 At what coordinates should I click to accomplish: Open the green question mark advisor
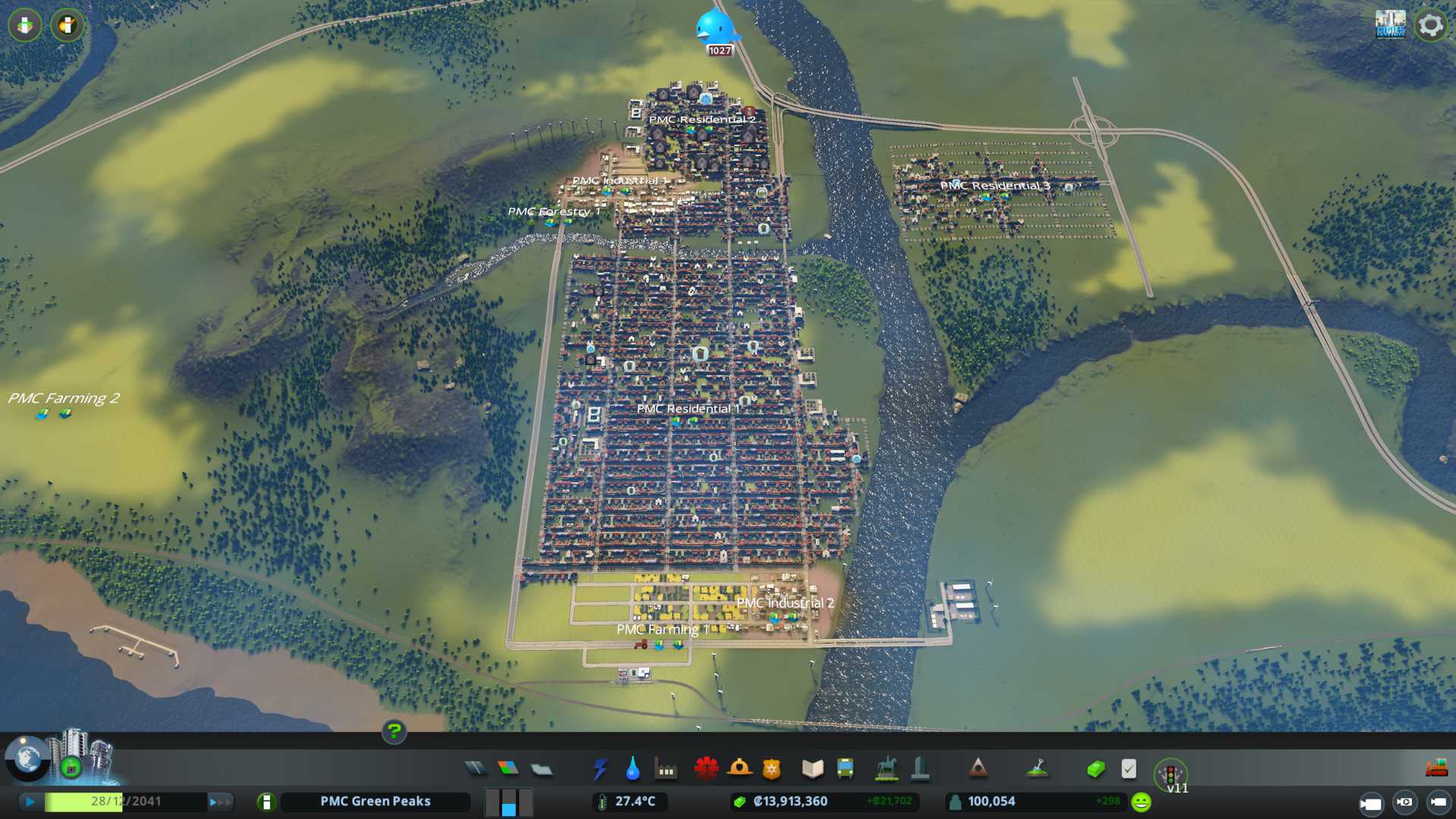click(394, 732)
